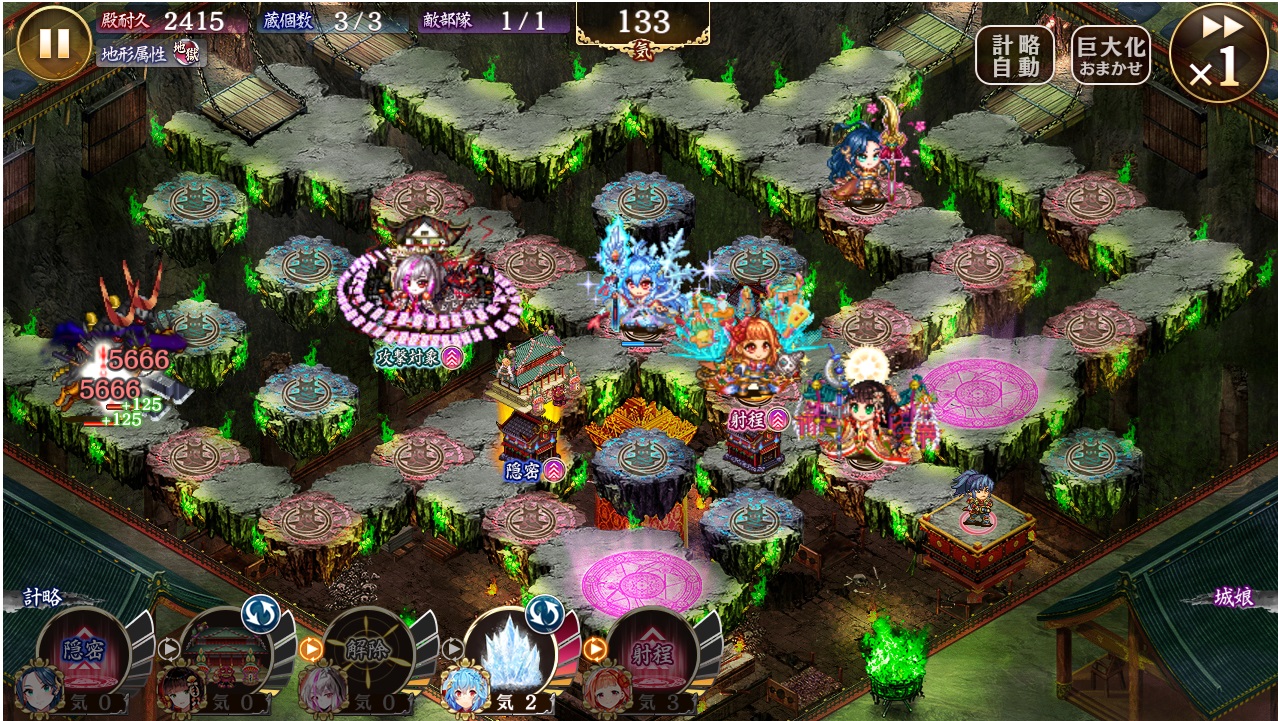
Task: Toggle the 計略自動 auto-stratagem button
Action: (1015, 55)
